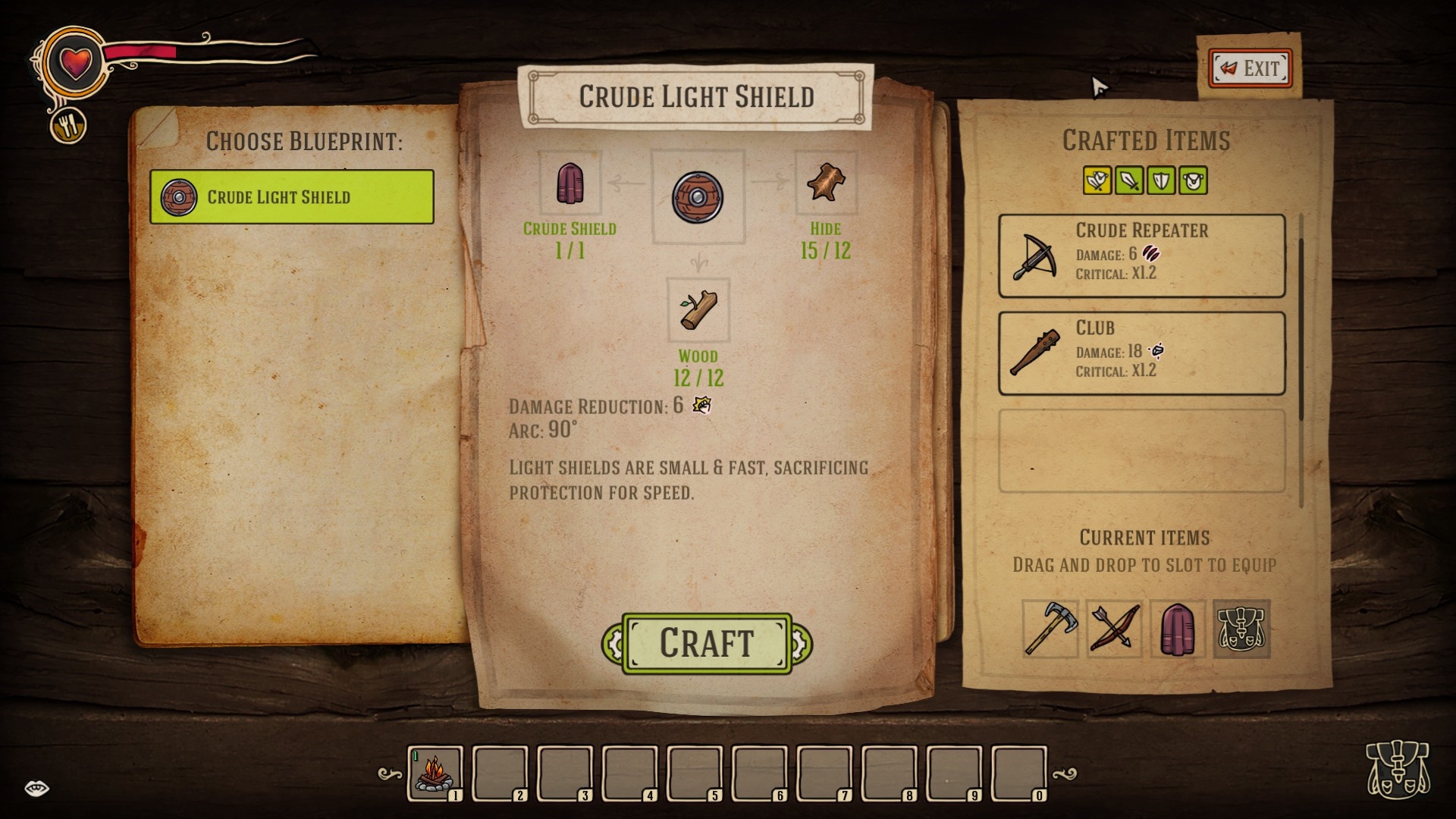Select the pickaxe in current items
This screenshot has height=819, width=1456.
point(1050,629)
